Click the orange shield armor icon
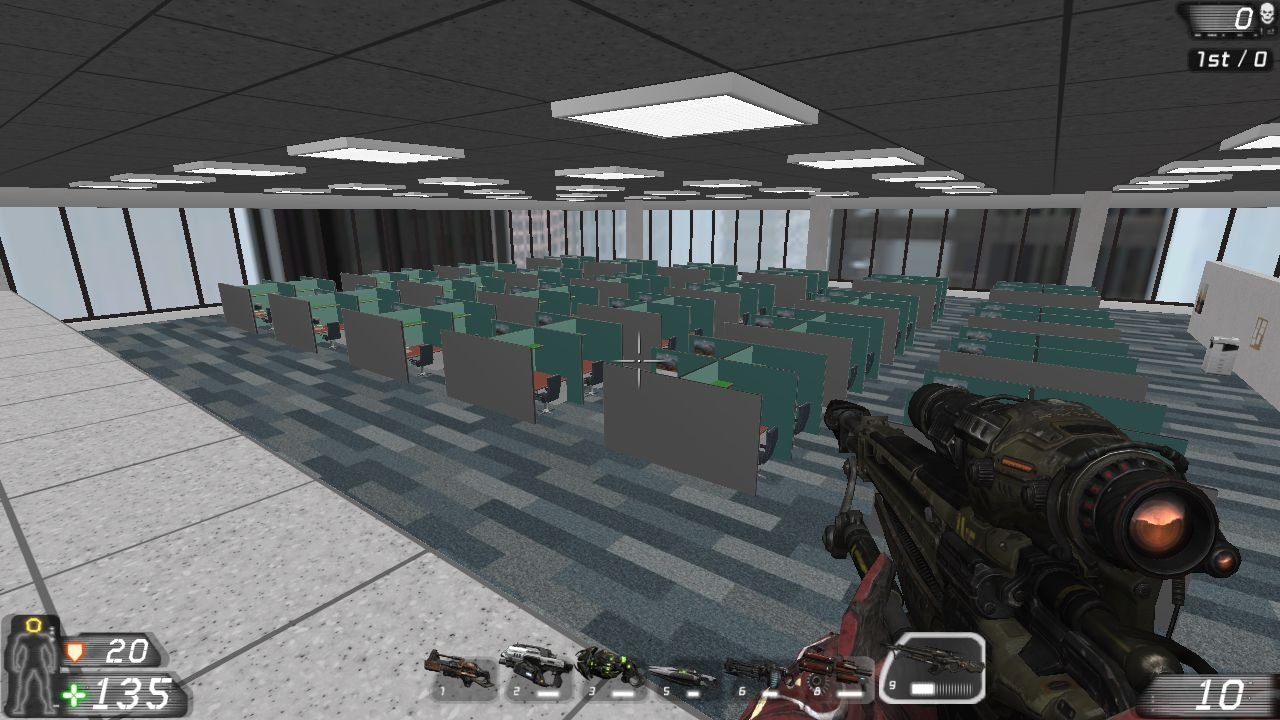This screenshot has height=720, width=1280. point(75,653)
